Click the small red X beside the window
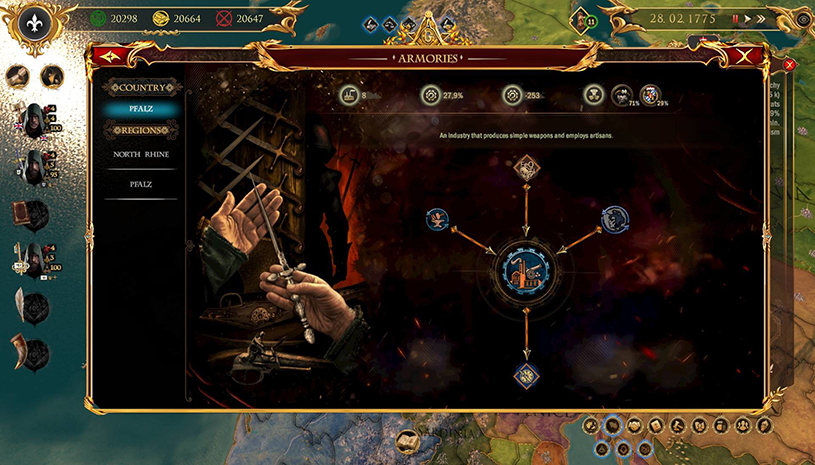The height and width of the screenshot is (465, 815). [789, 65]
